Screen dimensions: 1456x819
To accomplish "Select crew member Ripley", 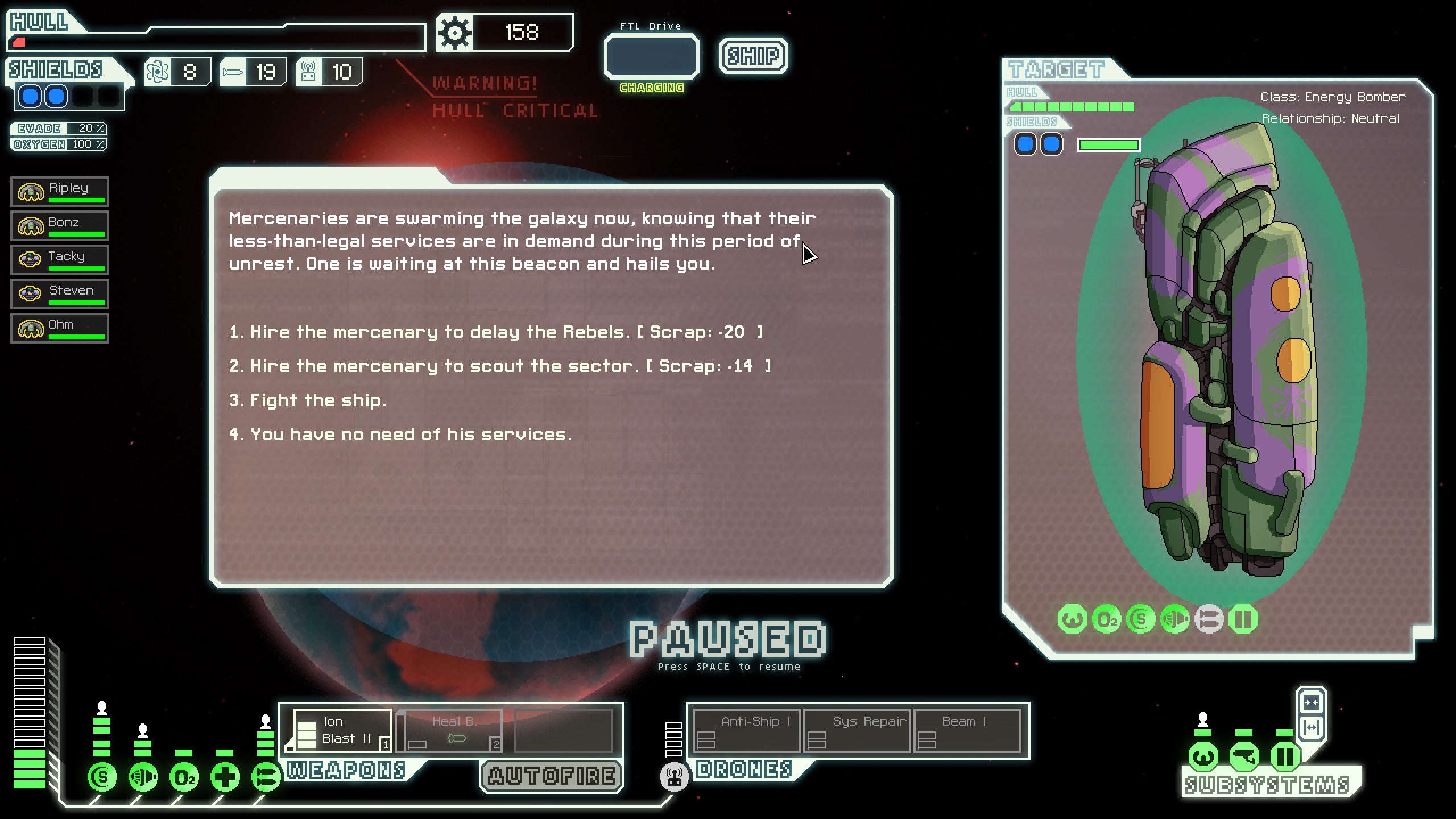I will 60,191.
